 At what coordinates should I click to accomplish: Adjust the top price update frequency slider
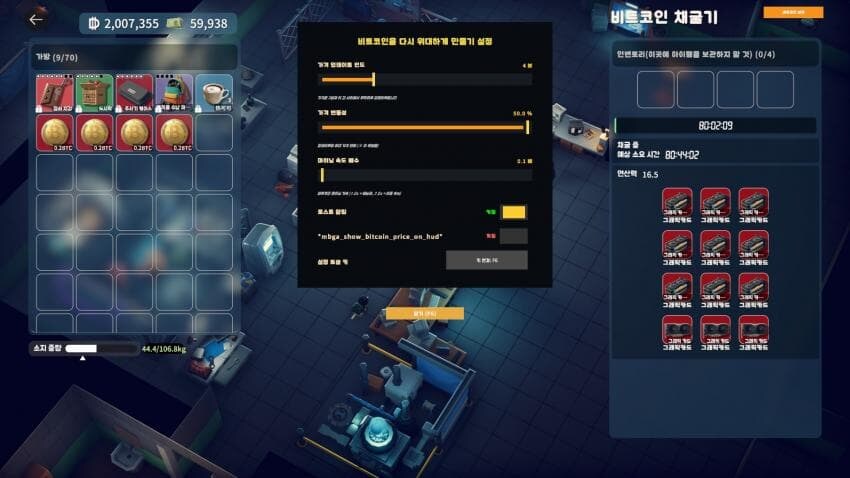coord(373,79)
